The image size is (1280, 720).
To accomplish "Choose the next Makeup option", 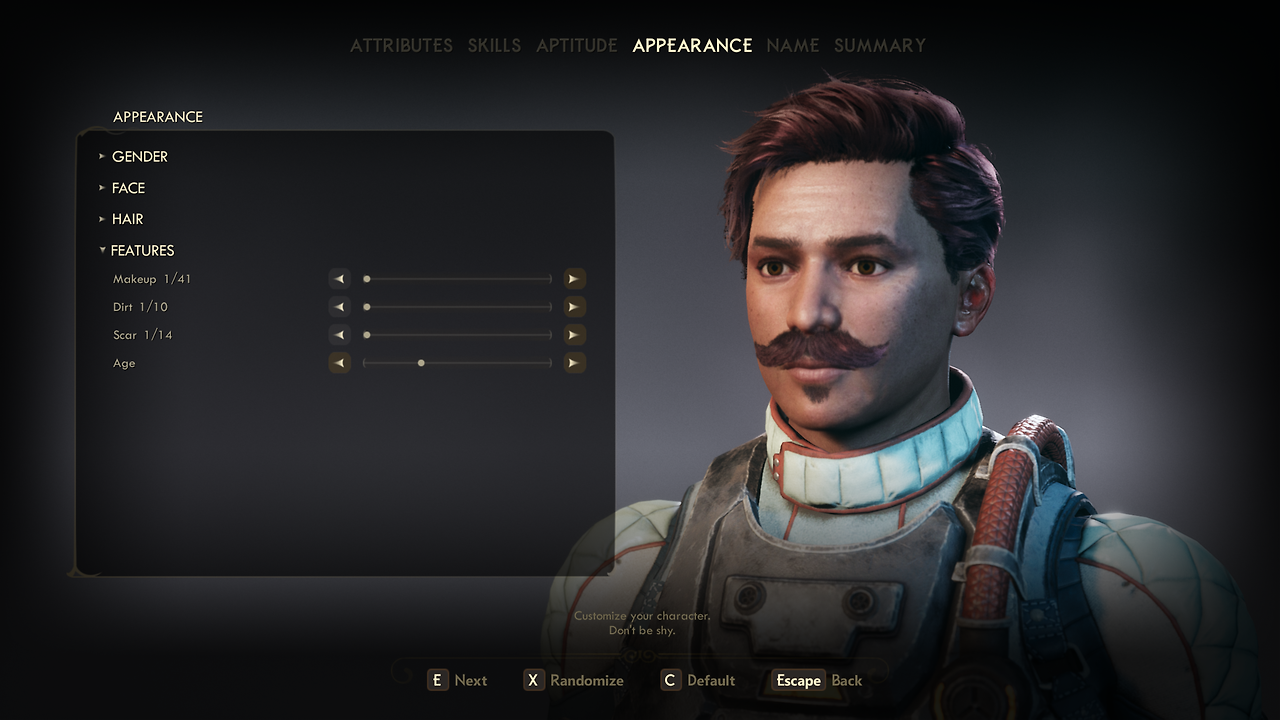I will pyautogui.click(x=573, y=279).
